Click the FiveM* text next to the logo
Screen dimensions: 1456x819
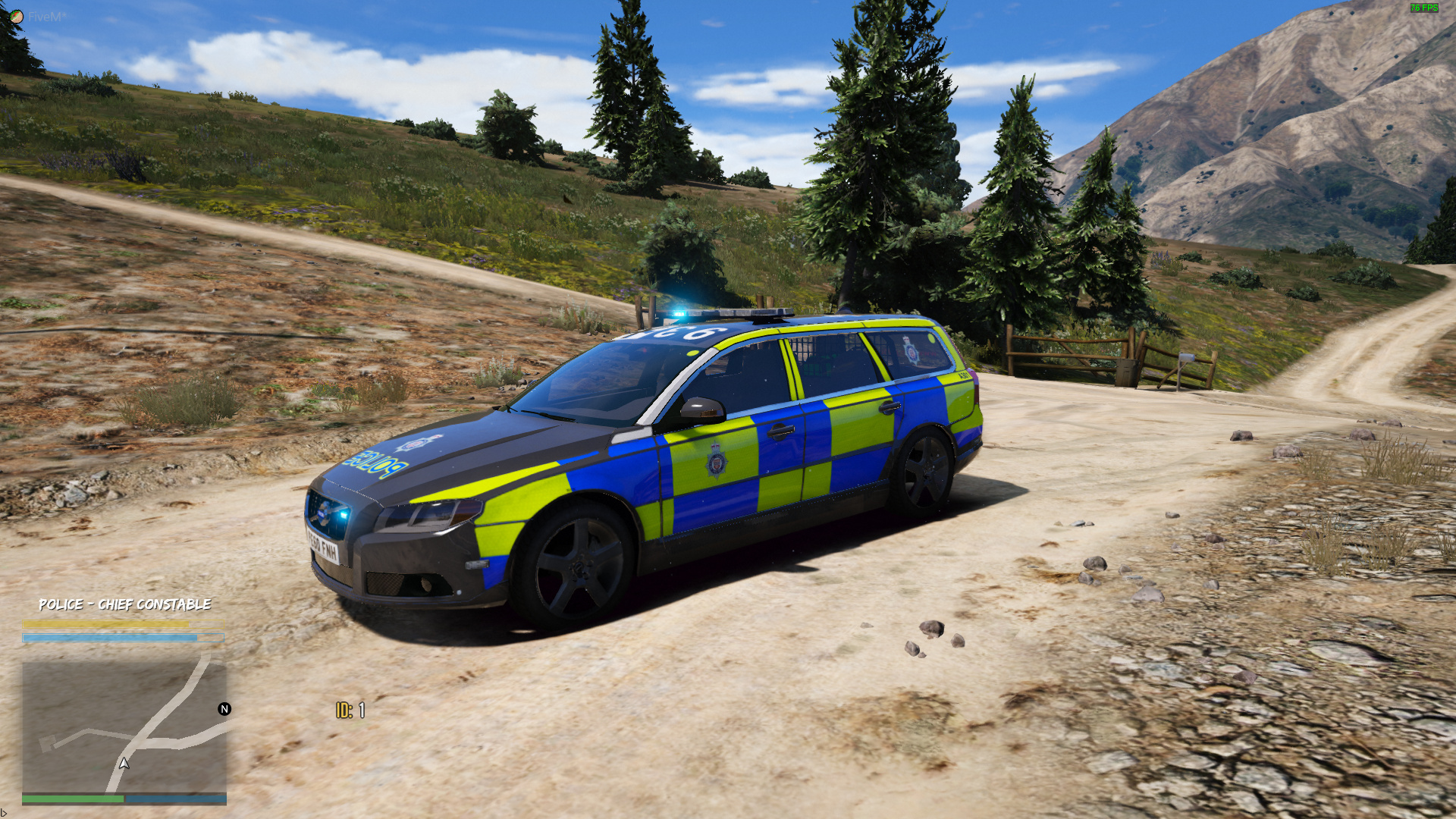tap(47, 15)
